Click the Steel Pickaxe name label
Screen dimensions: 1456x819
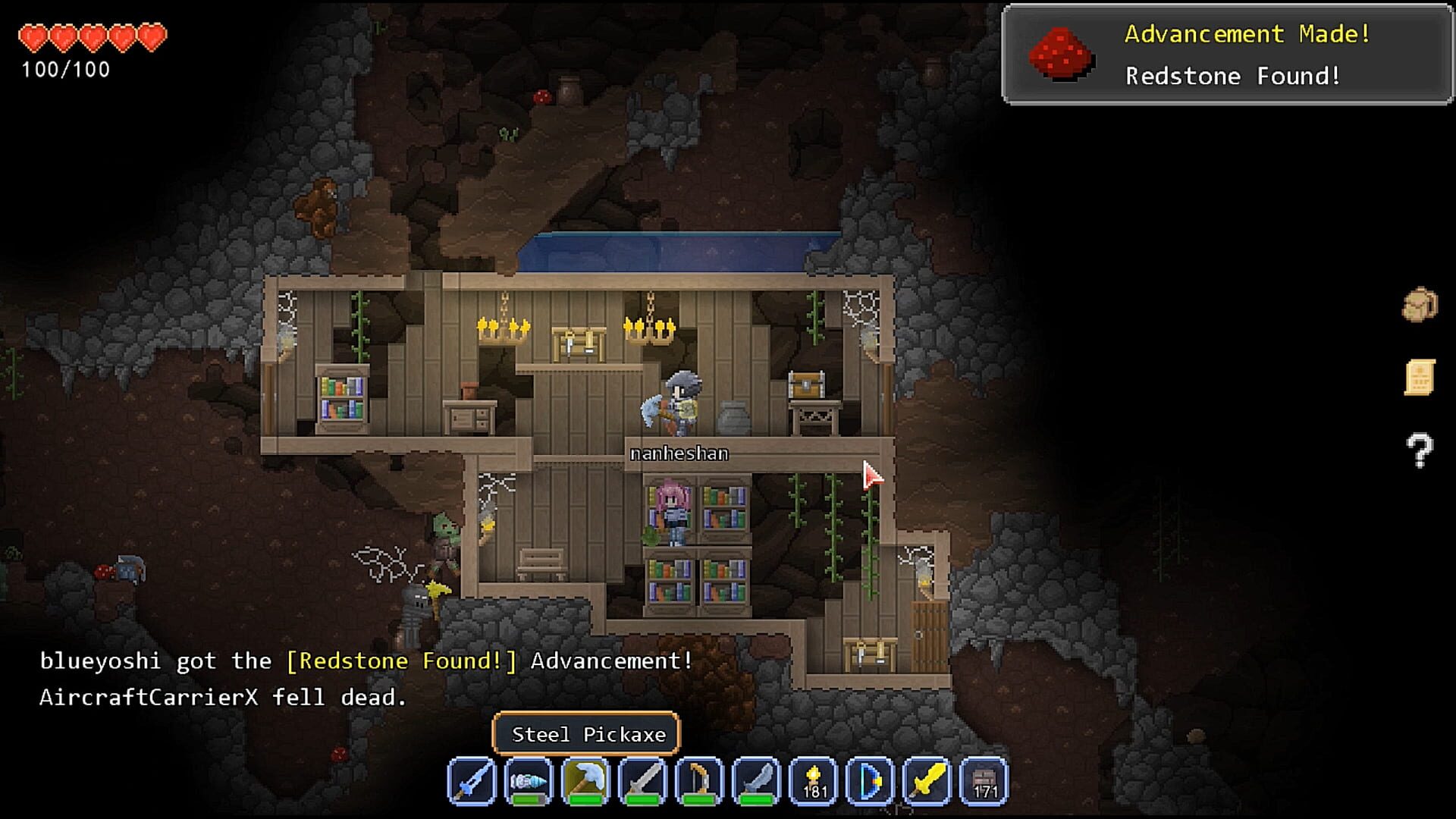[588, 733]
